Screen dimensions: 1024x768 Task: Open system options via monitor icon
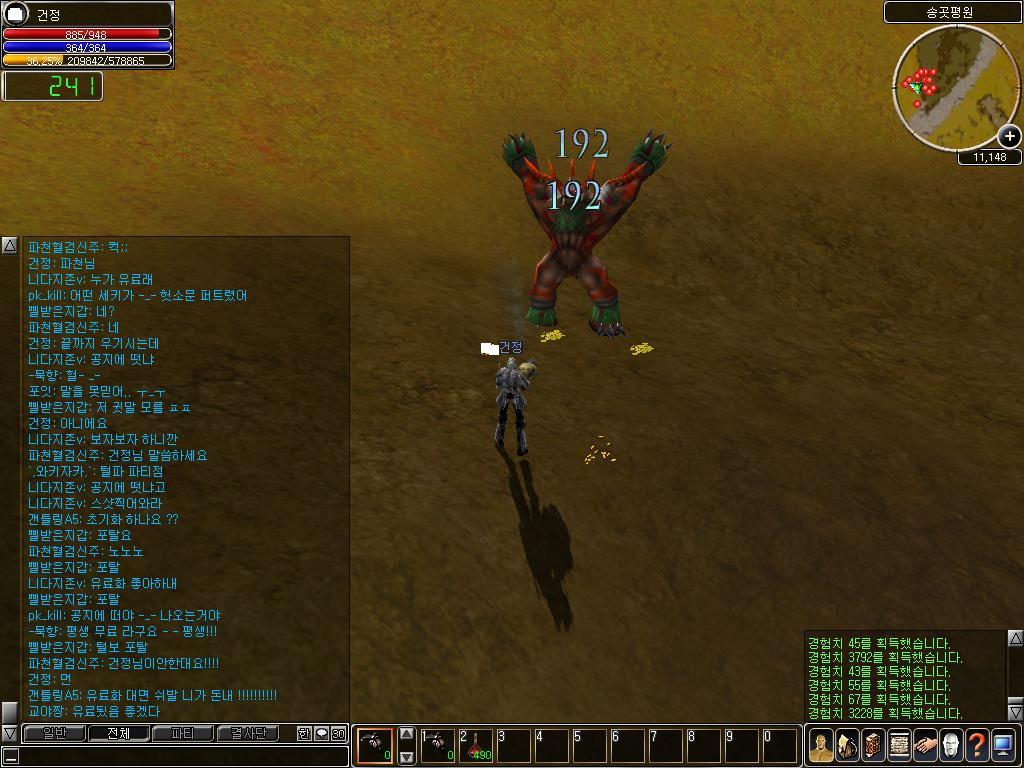click(x=1003, y=746)
